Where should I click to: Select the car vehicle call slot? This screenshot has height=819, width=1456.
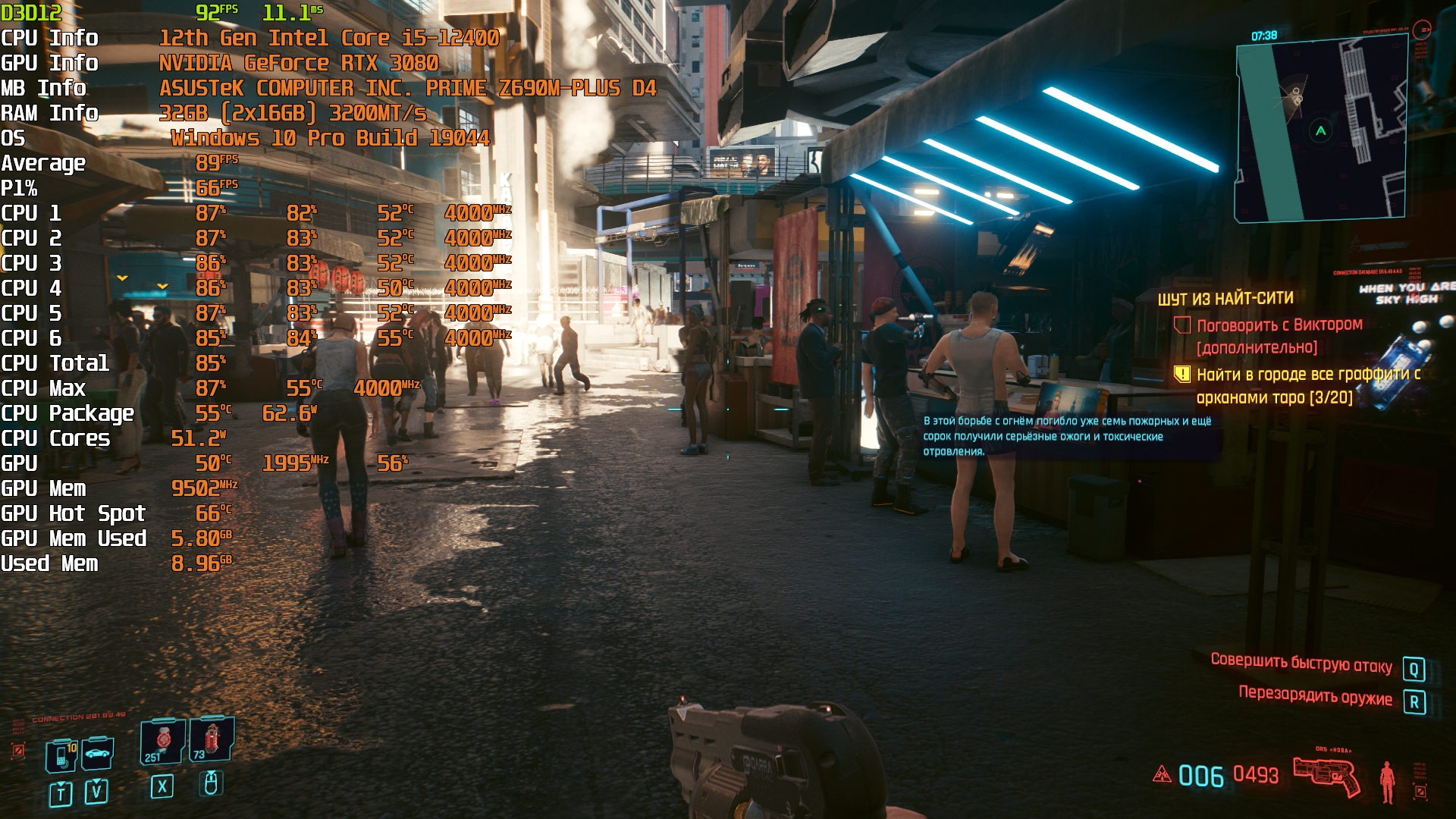(97, 753)
